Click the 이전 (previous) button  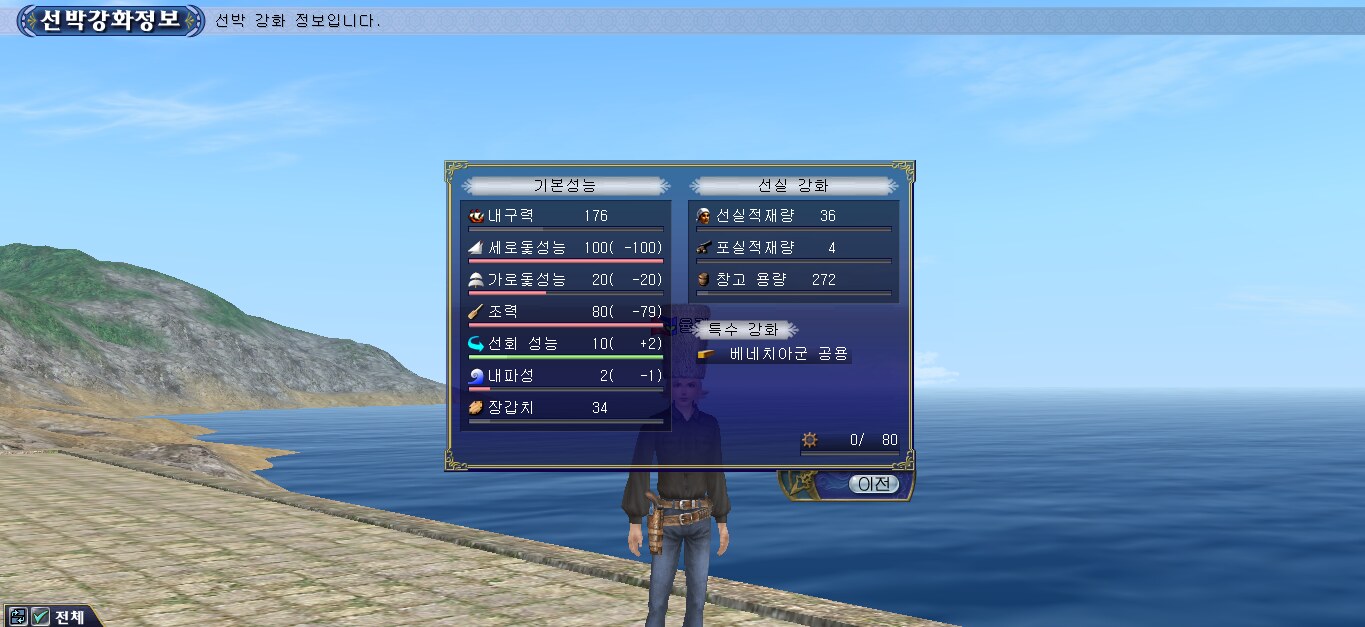(874, 484)
